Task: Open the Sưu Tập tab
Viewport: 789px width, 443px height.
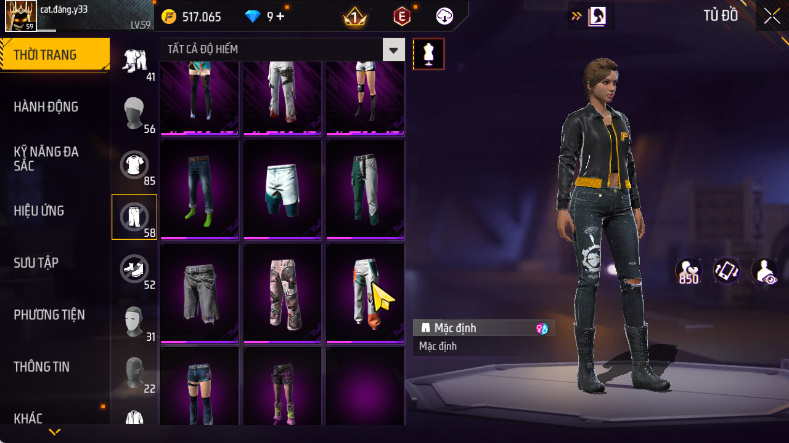Action: pyautogui.click(x=37, y=262)
